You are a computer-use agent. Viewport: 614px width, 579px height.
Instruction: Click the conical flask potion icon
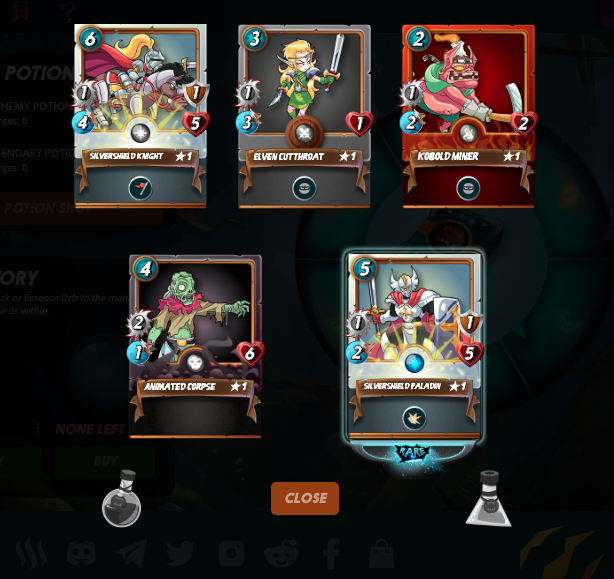point(488,499)
